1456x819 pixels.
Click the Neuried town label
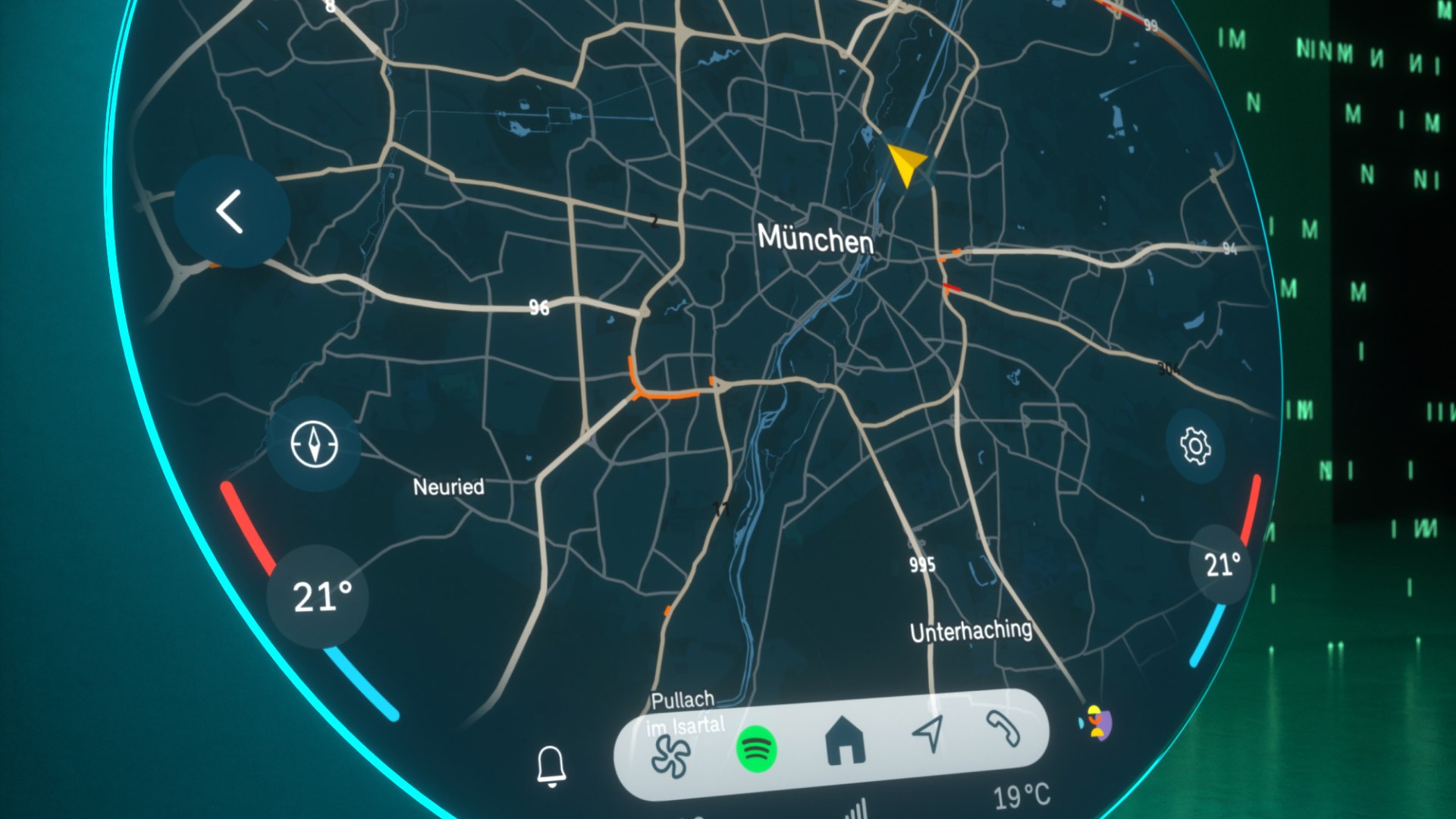click(449, 488)
